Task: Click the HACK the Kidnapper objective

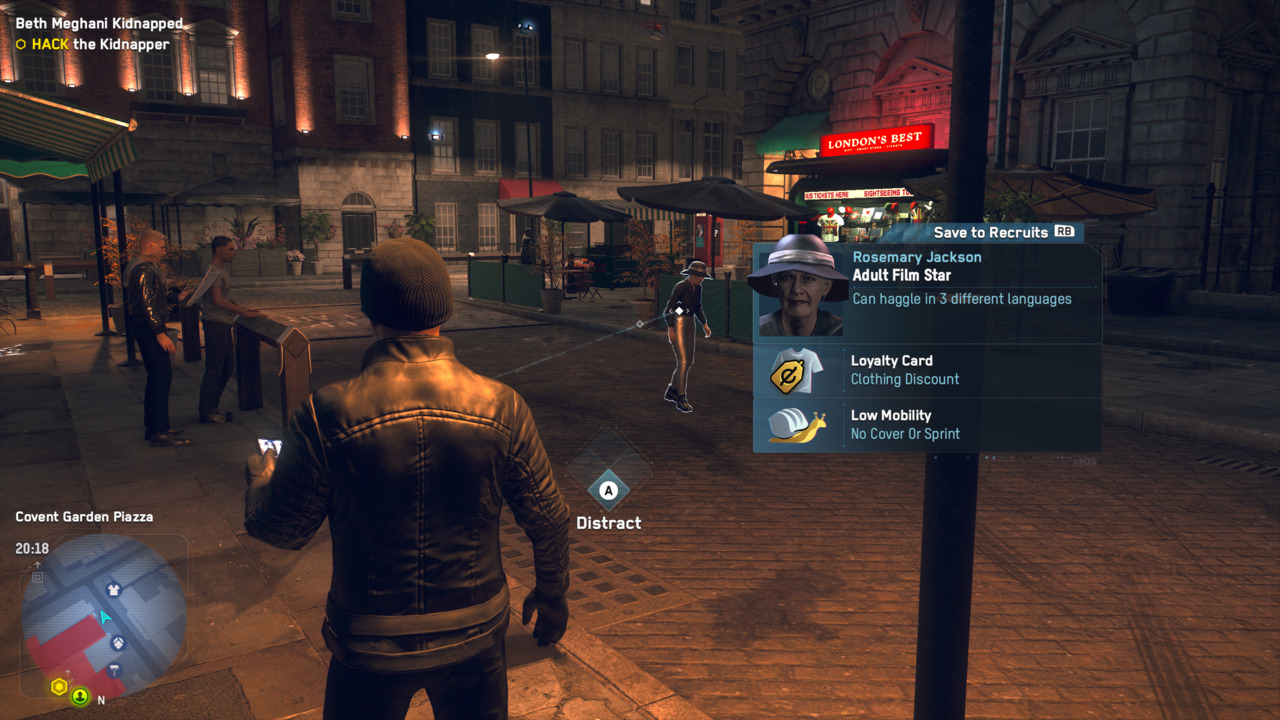Action: click(100, 44)
